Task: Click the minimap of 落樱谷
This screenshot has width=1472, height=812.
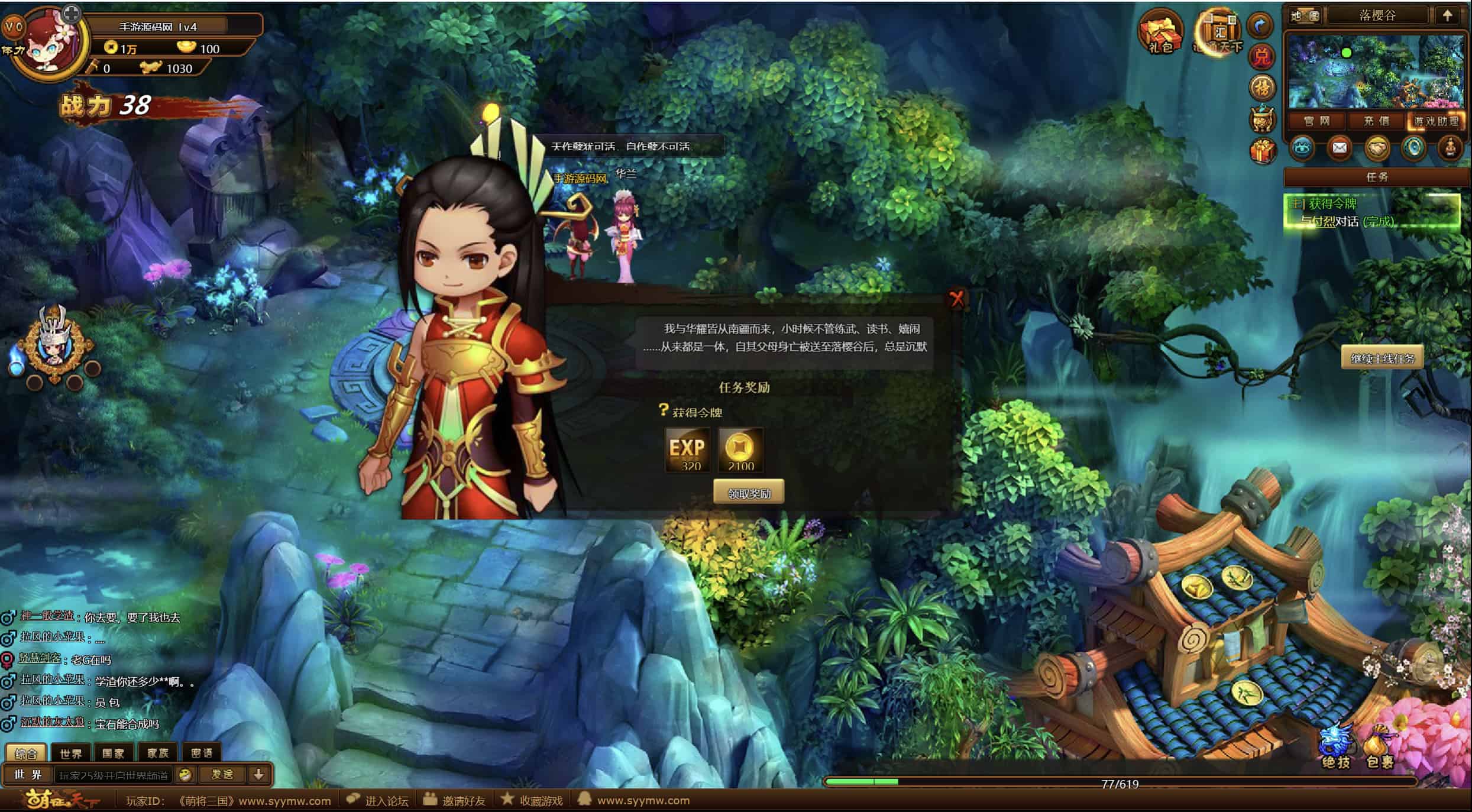Action: point(1376,71)
